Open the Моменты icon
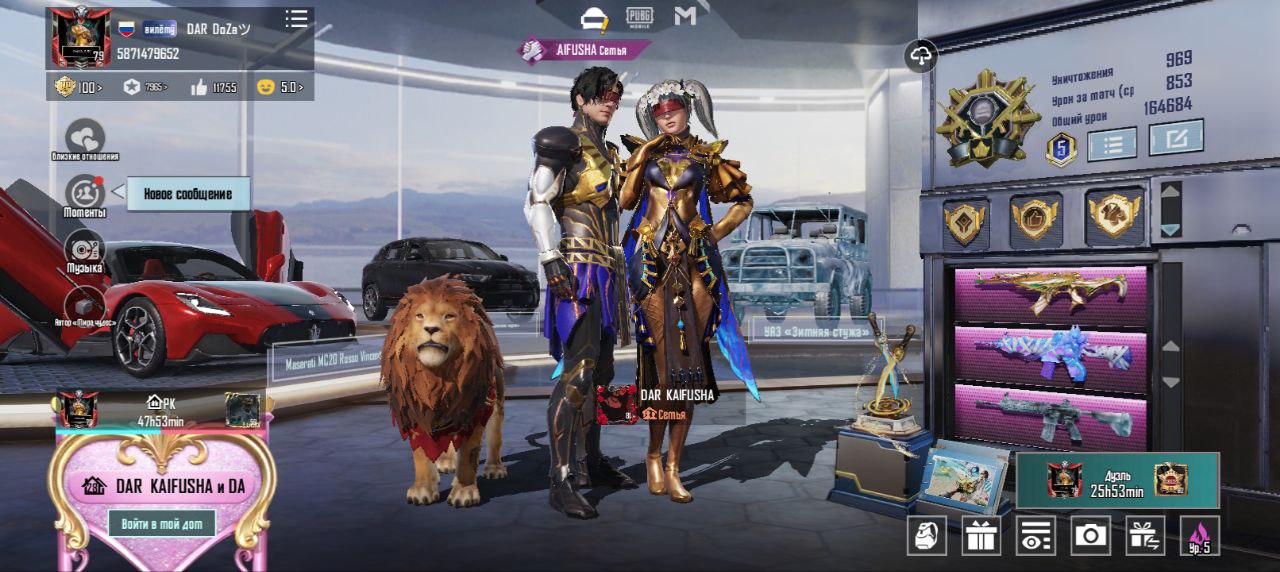Viewport: 1280px width, 572px height. 85,192
